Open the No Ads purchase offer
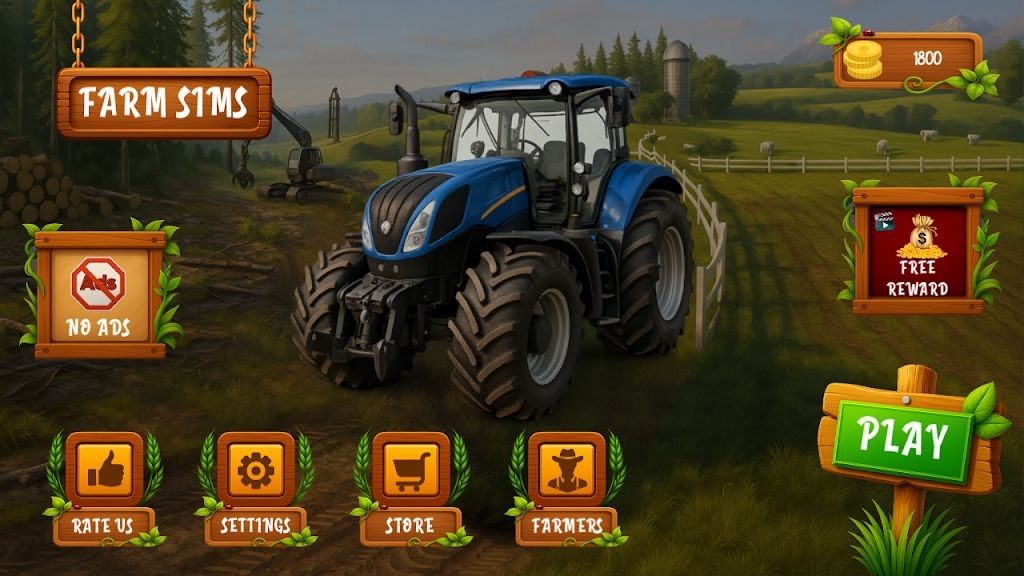 99,290
